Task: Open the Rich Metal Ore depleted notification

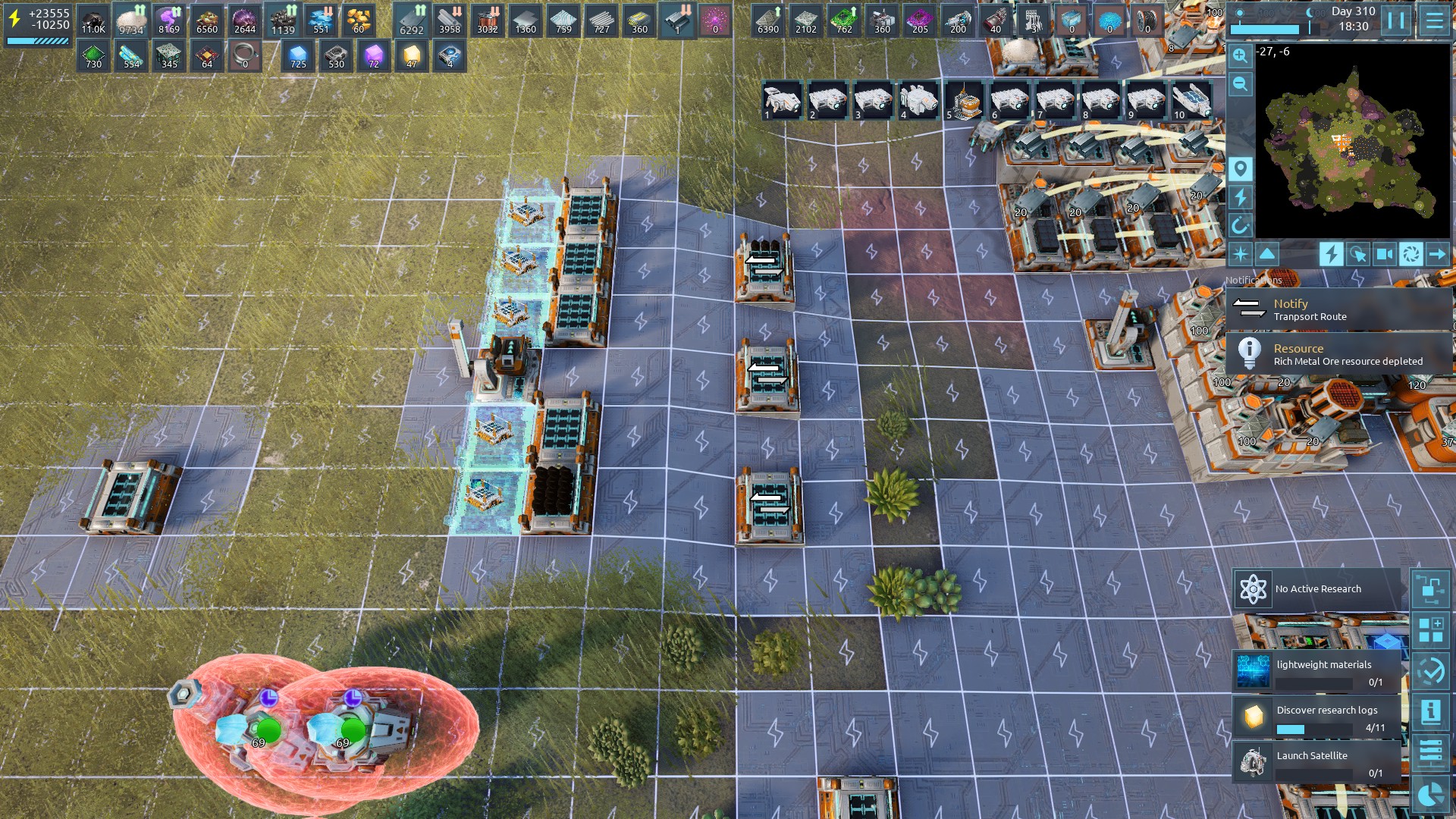Action: point(1338,354)
